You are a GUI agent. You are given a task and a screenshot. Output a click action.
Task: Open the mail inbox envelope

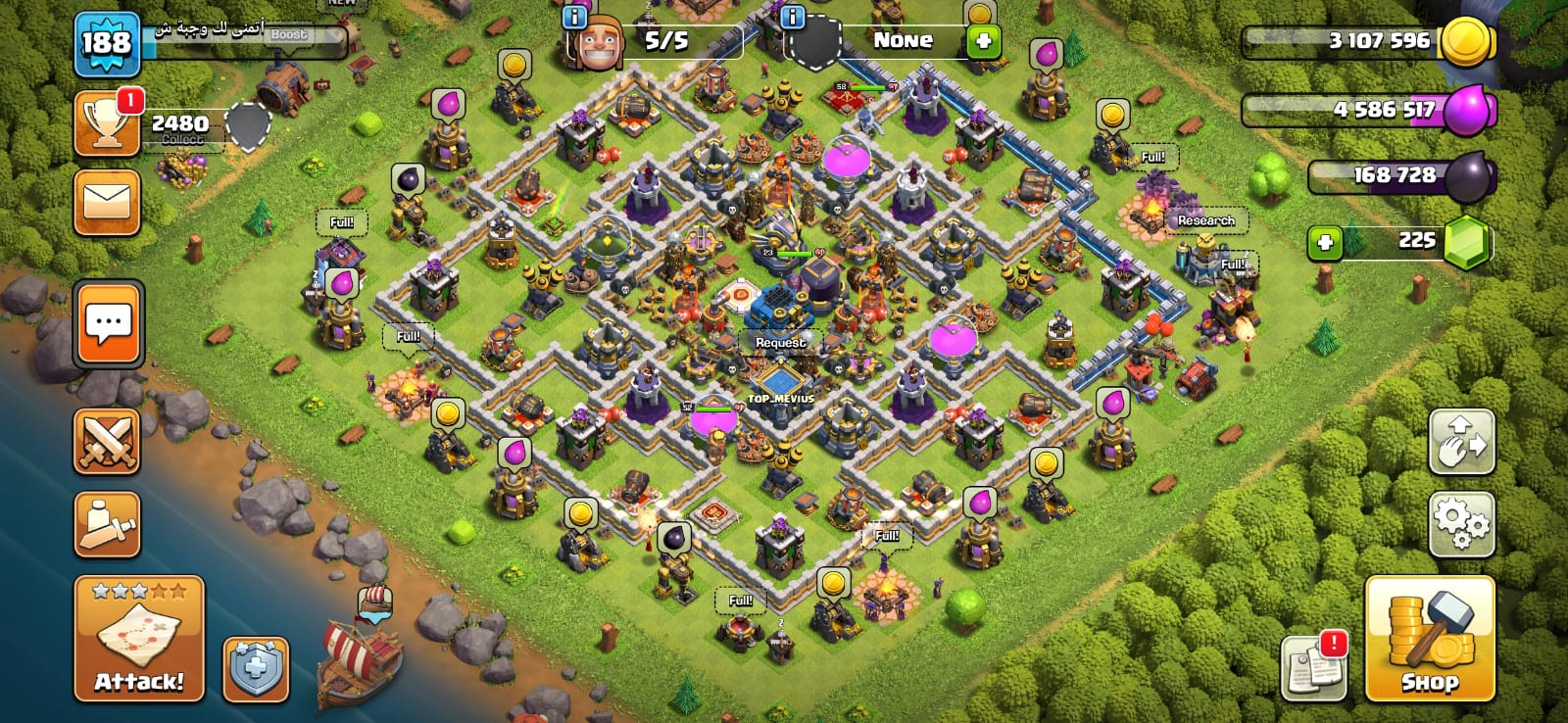[107, 203]
